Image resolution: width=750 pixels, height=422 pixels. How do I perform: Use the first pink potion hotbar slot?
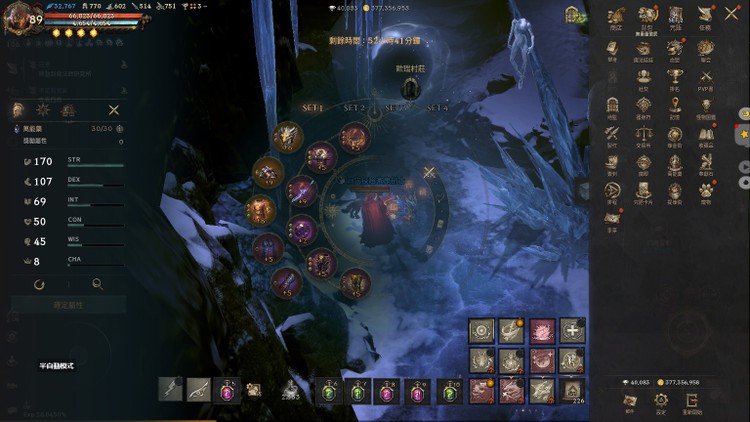228,390
